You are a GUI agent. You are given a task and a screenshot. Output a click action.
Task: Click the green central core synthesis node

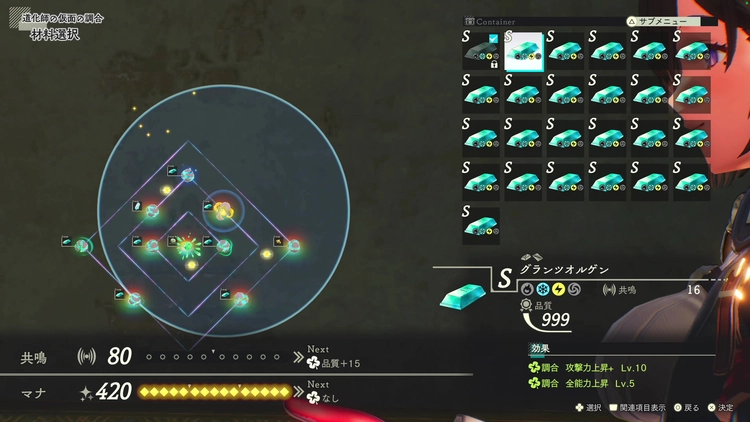pos(187,245)
